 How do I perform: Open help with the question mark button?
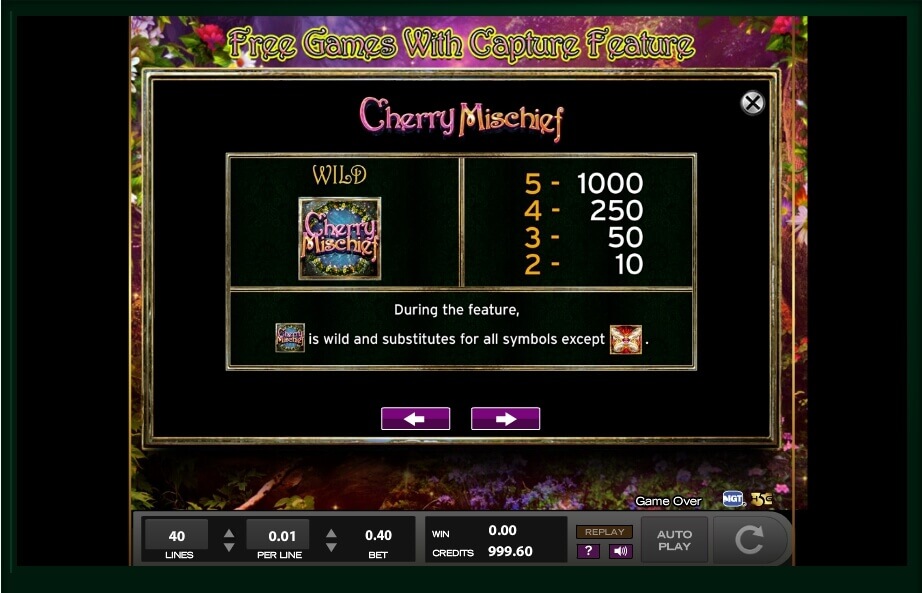tap(589, 551)
